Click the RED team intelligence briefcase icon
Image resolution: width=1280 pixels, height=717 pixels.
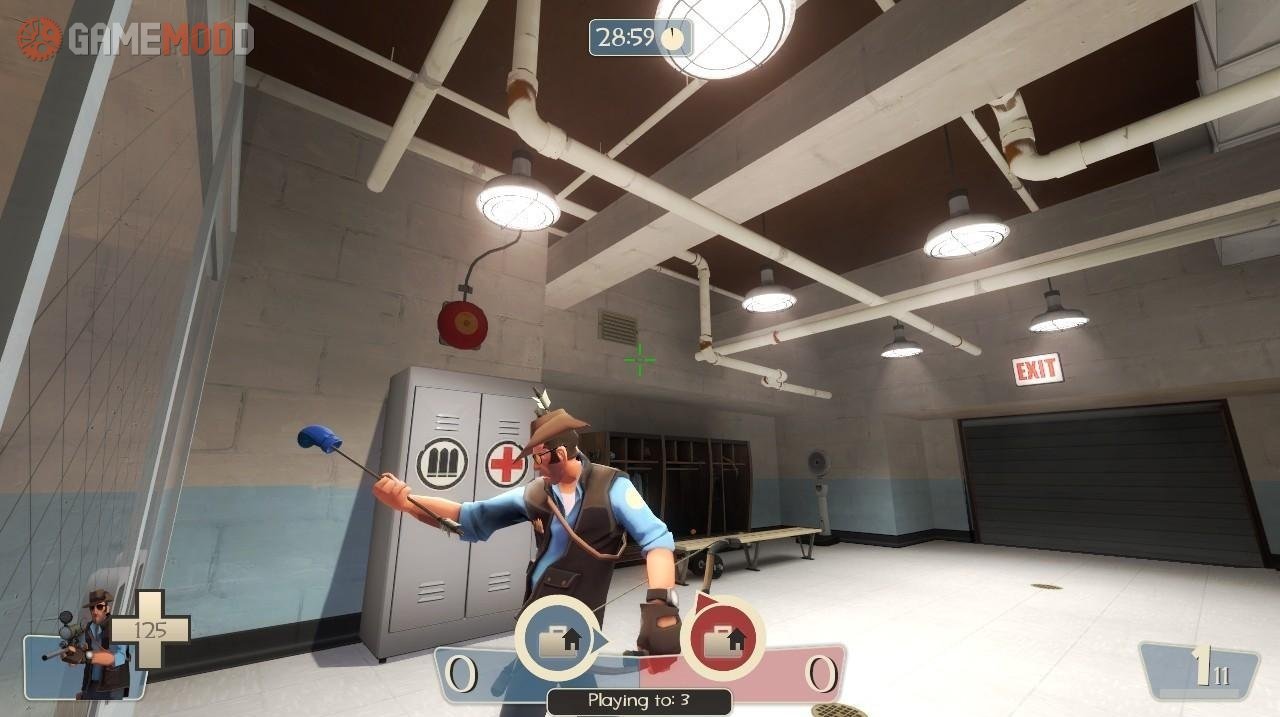723,639
